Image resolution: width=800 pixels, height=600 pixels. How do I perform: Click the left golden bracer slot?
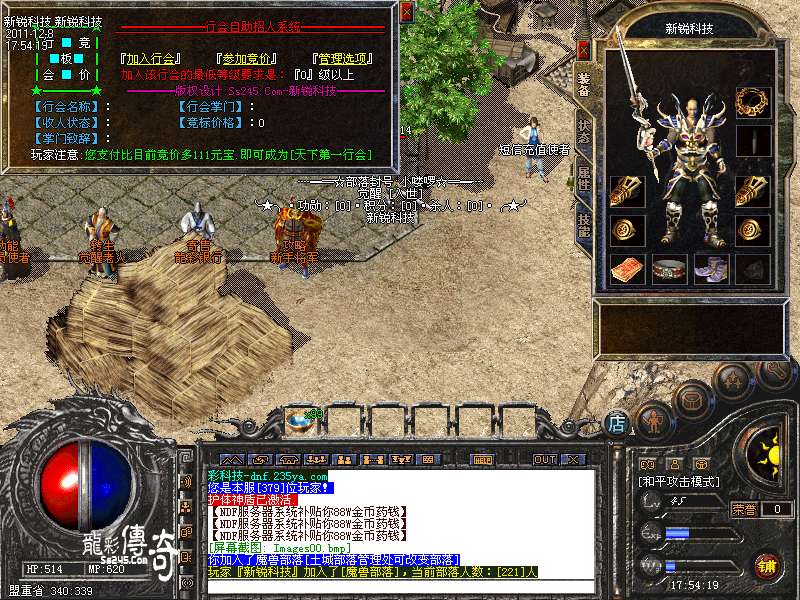627,190
